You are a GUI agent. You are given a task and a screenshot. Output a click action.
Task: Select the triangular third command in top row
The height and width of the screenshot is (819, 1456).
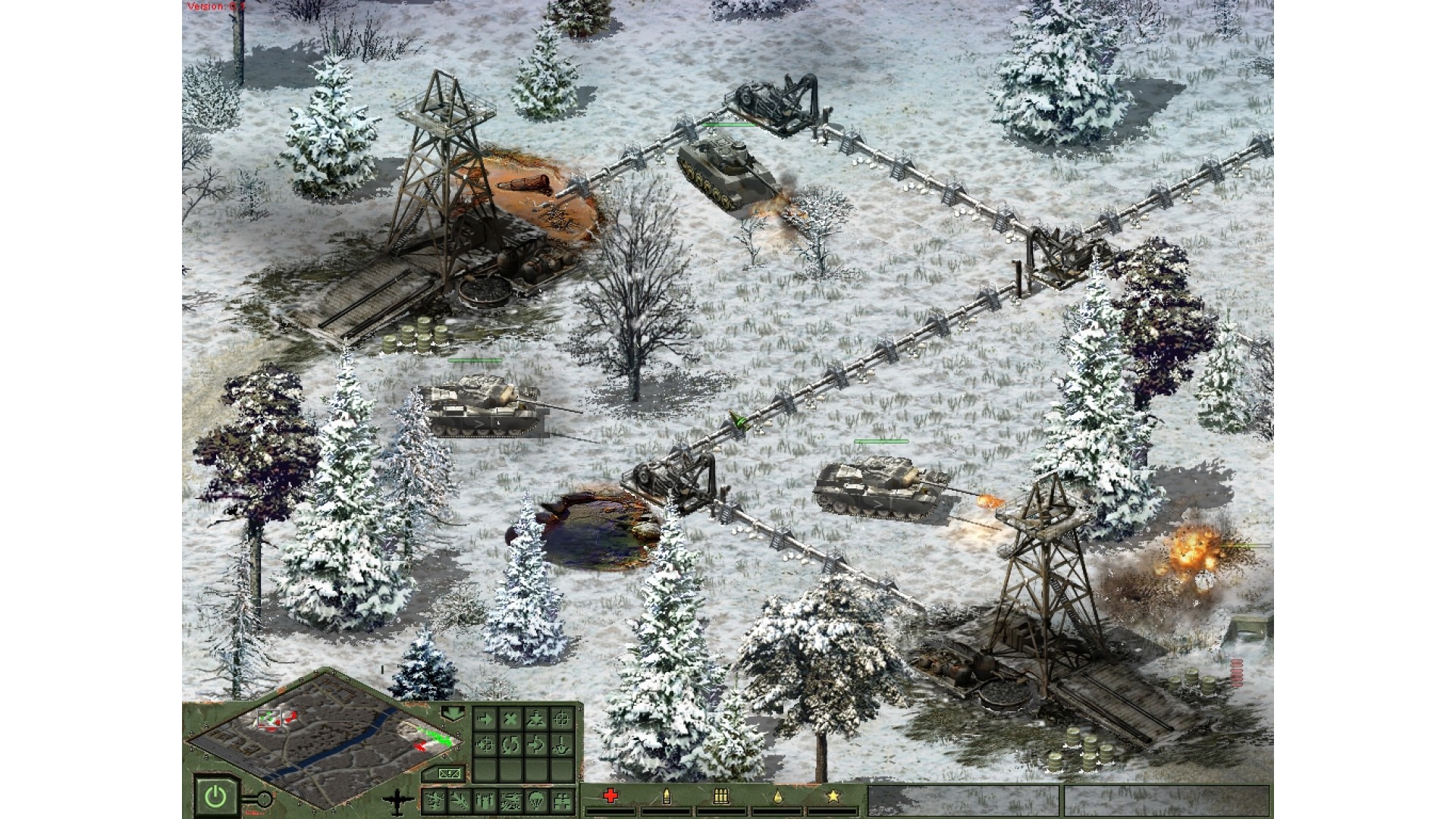tap(536, 719)
